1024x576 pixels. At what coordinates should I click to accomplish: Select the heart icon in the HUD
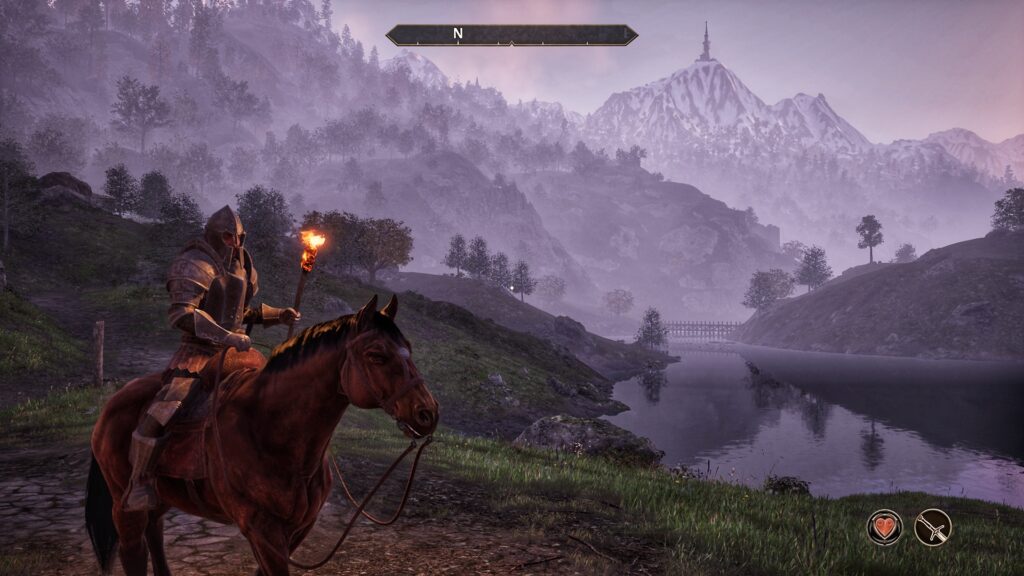coord(884,527)
